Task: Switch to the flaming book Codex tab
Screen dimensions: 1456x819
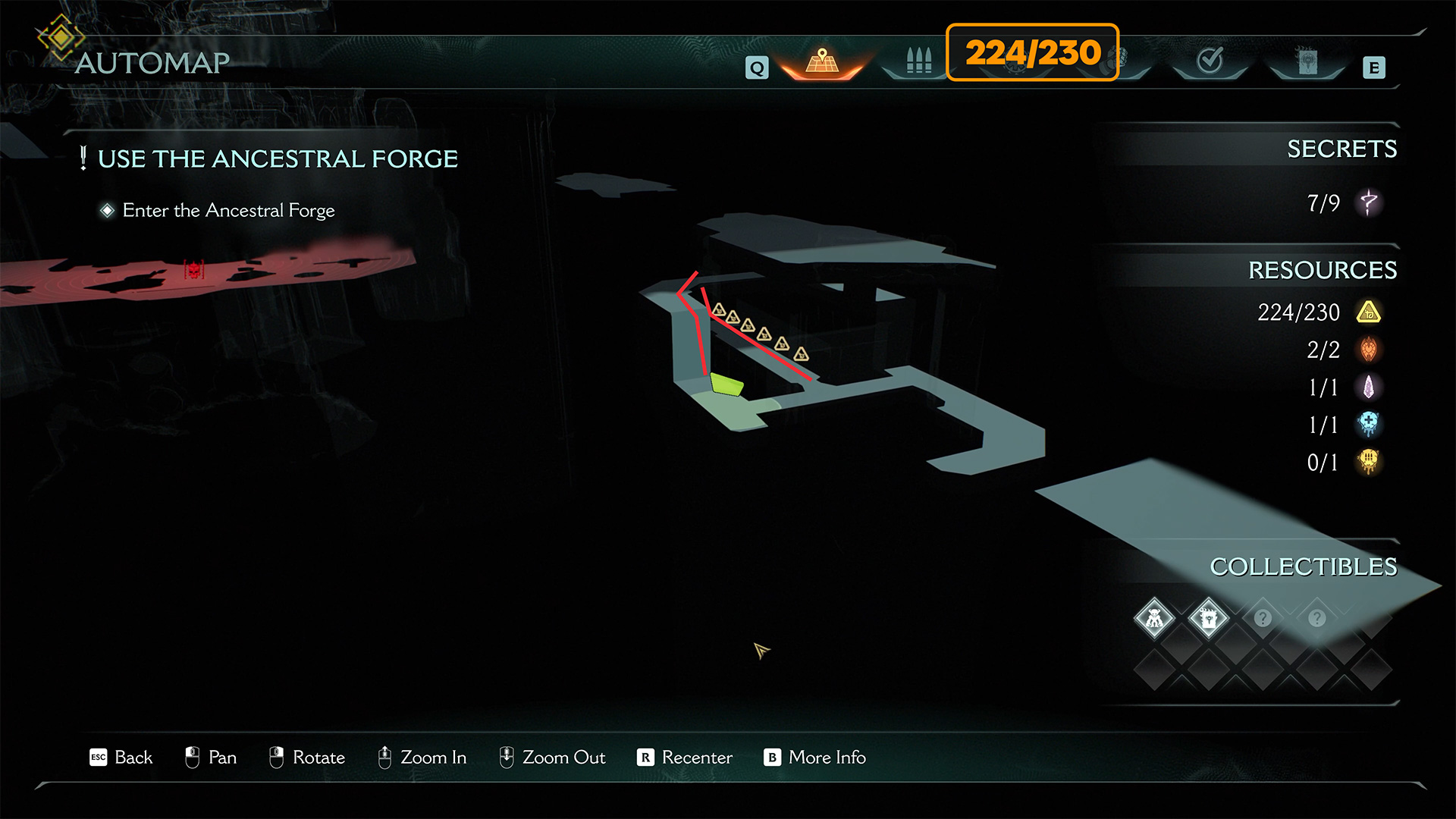Action: 1307,61
